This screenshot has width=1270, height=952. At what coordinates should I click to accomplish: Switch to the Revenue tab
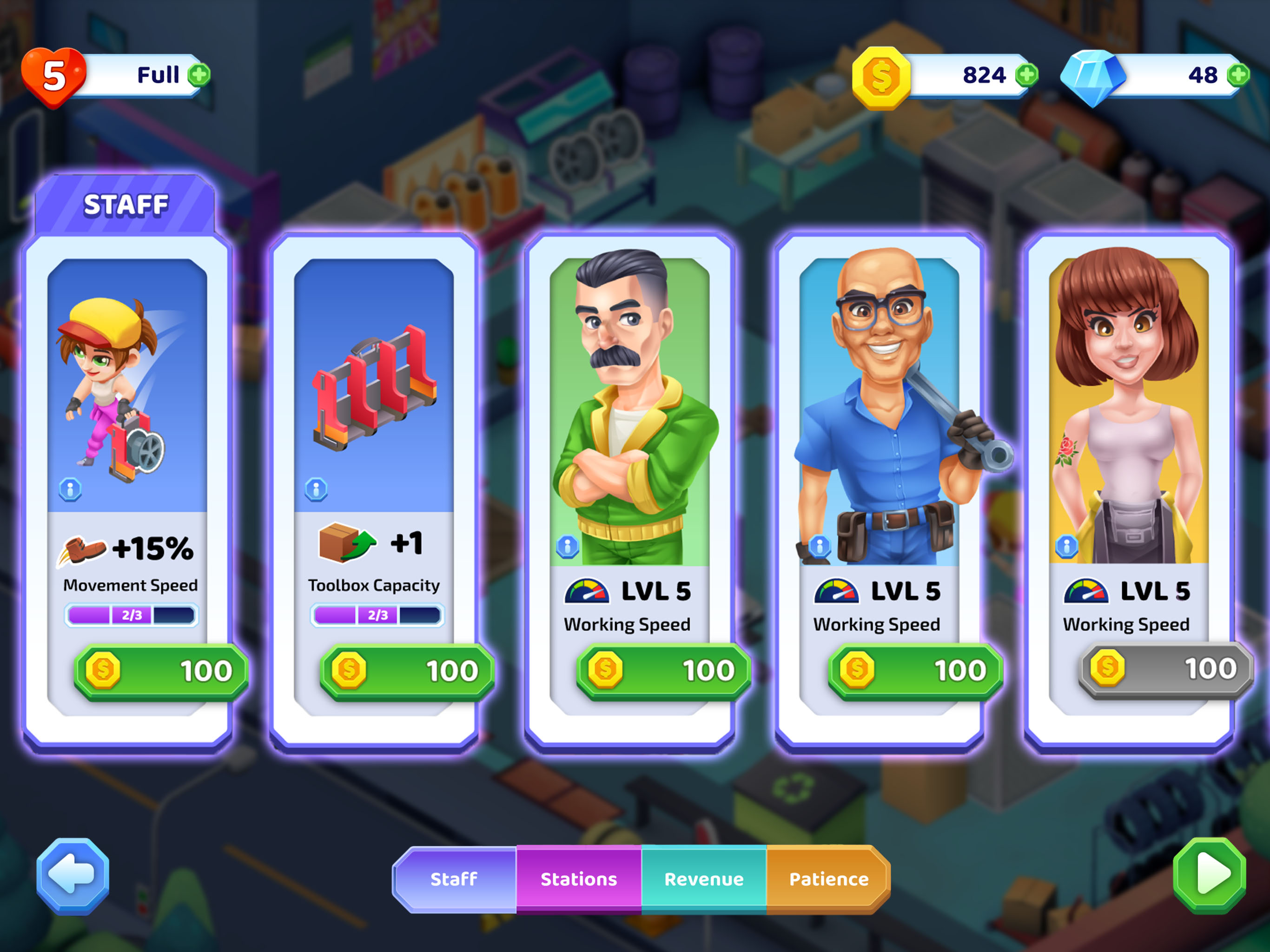click(703, 879)
